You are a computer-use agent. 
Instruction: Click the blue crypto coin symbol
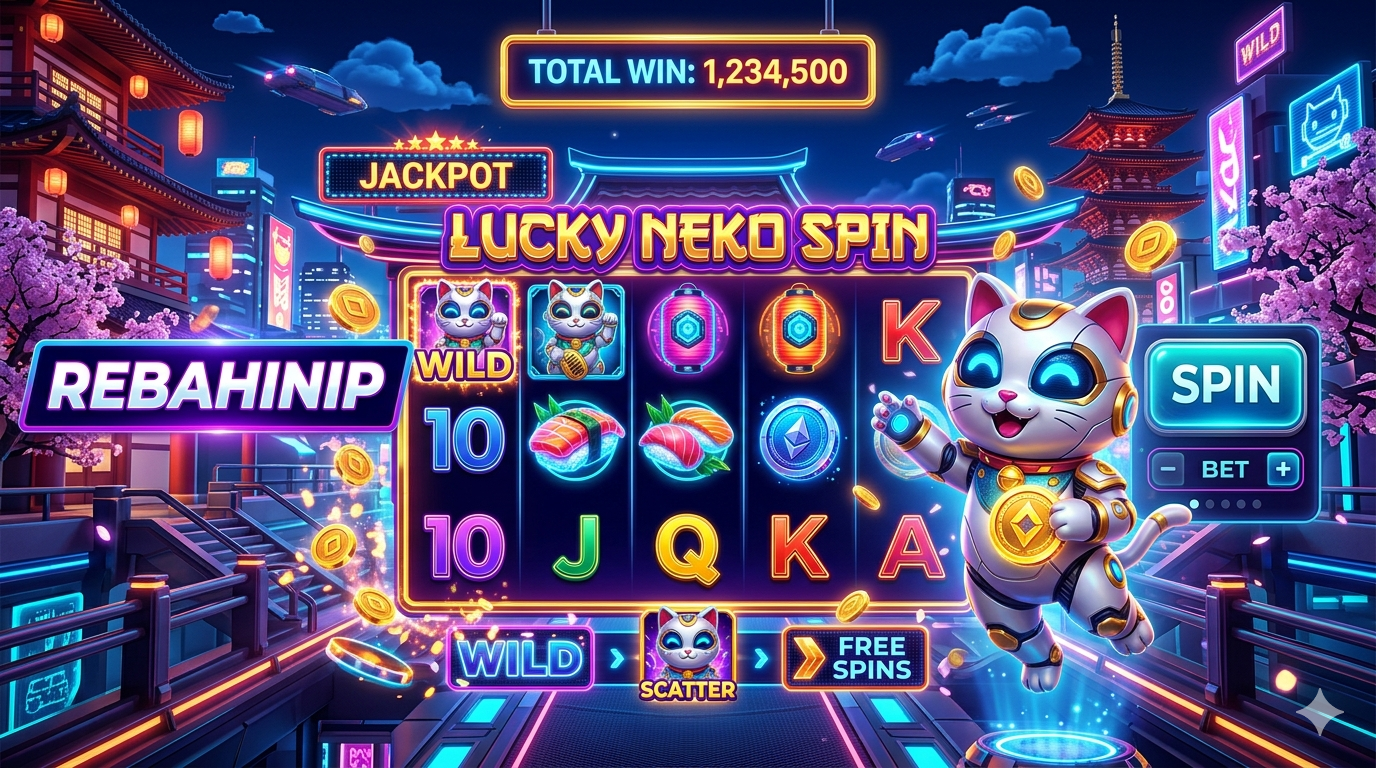tap(798, 440)
